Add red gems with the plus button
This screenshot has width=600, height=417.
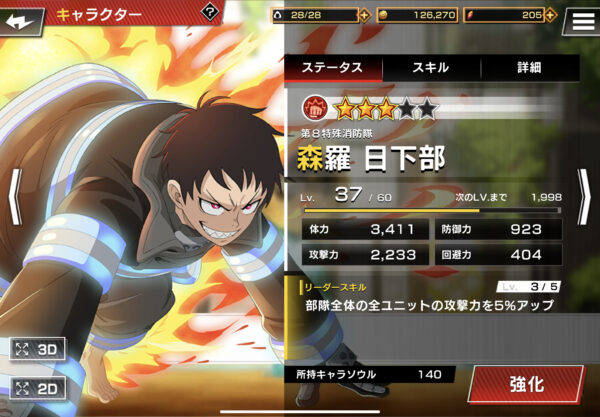552,15
